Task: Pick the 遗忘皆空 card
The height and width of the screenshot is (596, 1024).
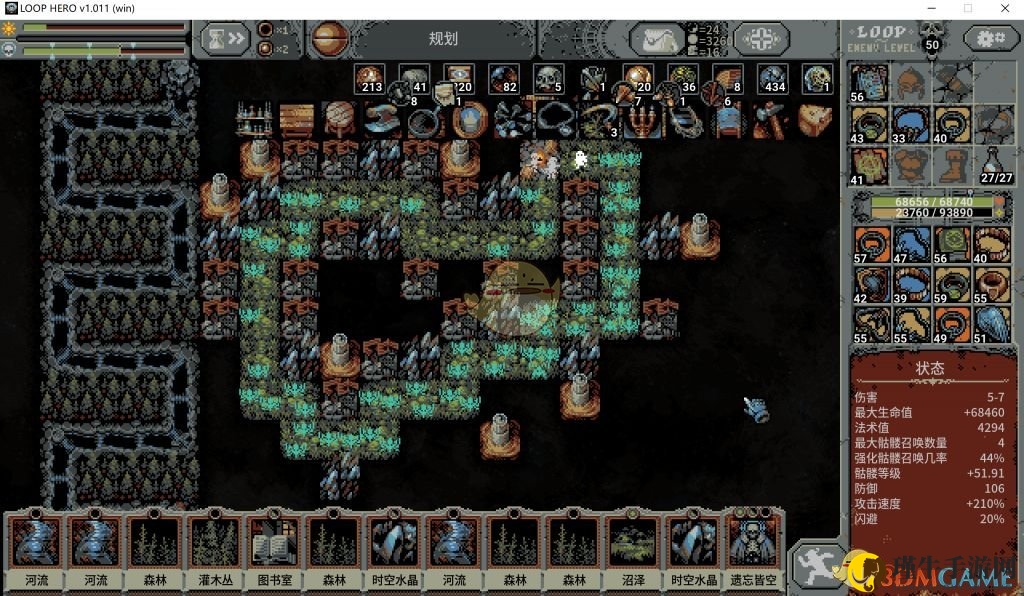Action: tap(753, 549)
